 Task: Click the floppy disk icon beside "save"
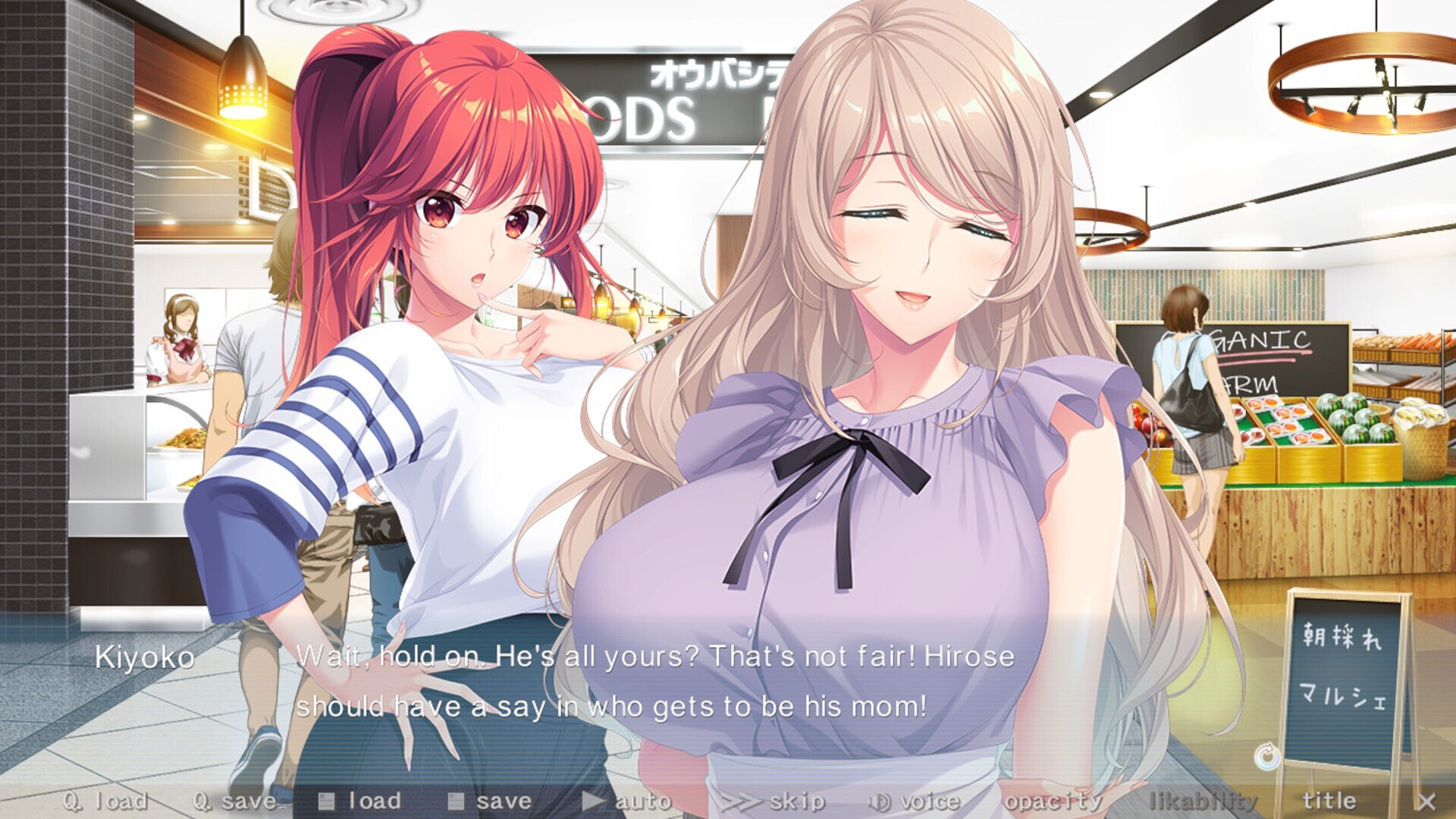click(456, 800)
